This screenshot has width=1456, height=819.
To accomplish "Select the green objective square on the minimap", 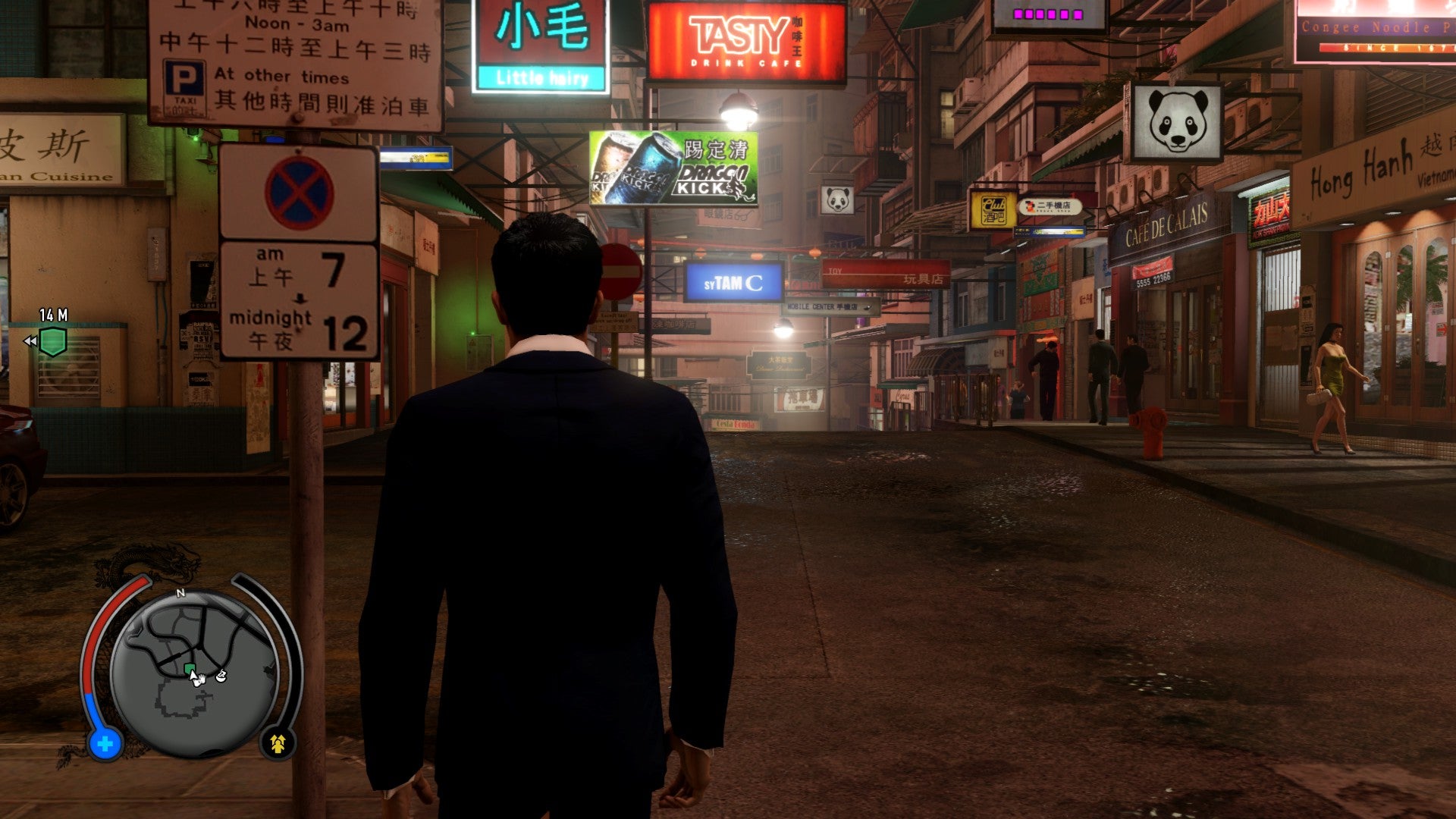I will pyautogui.click(x=190, y=667).
